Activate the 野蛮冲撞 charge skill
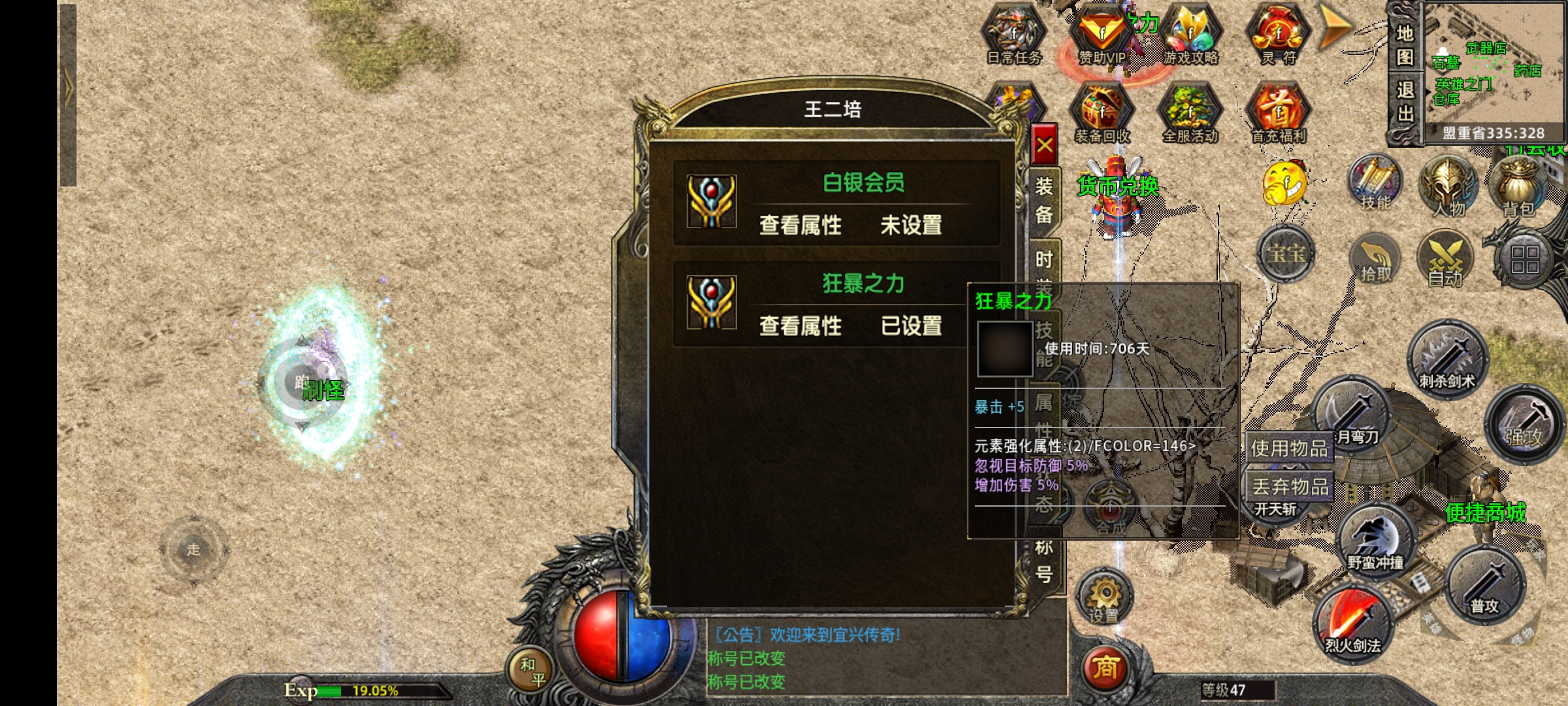Viewport: 1568px width, 706px height. (1376, 539)
